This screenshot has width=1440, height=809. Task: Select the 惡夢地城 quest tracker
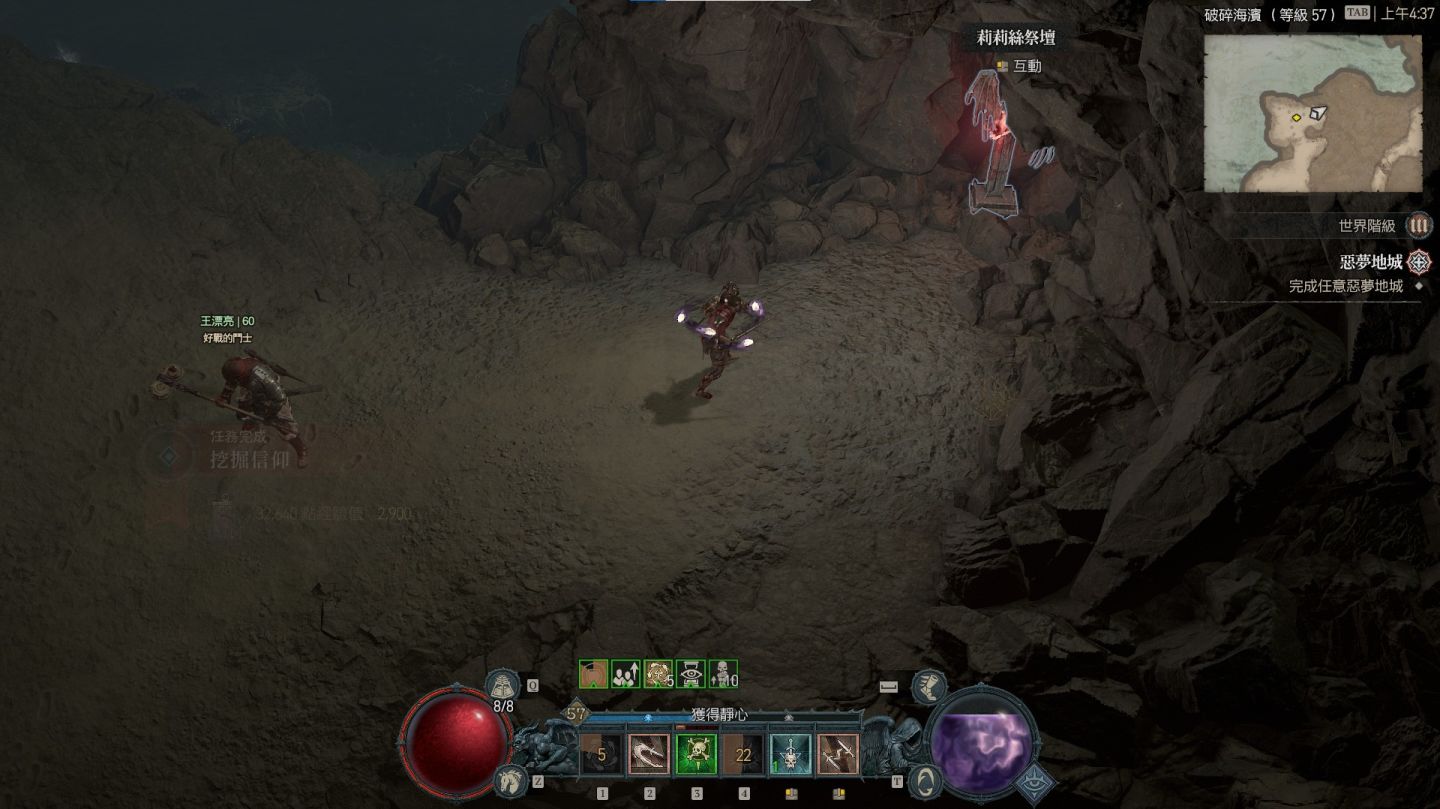tap(1370, 262)
